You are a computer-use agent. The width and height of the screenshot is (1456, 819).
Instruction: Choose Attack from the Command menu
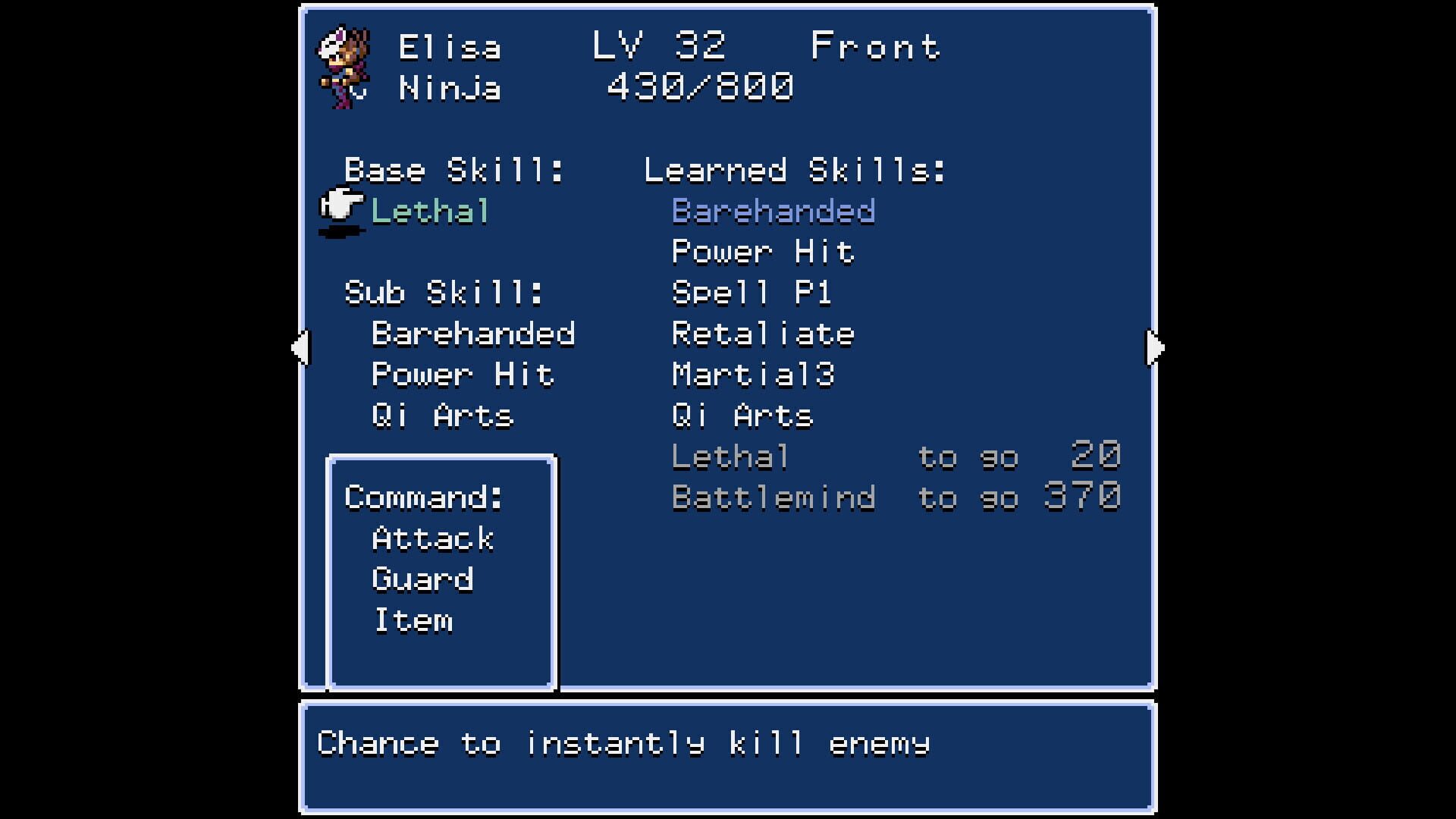pyautogui.click(x=432, y=538)
